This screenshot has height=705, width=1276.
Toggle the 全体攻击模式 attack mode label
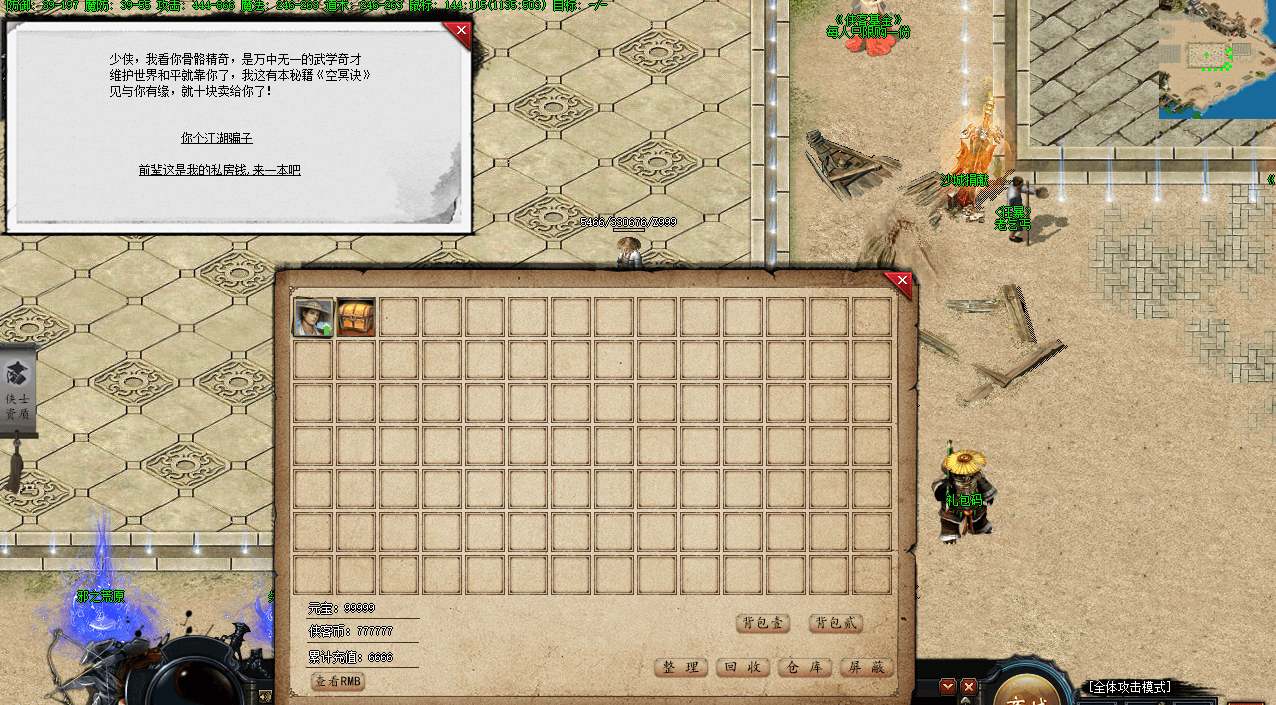click(1129, 687)
